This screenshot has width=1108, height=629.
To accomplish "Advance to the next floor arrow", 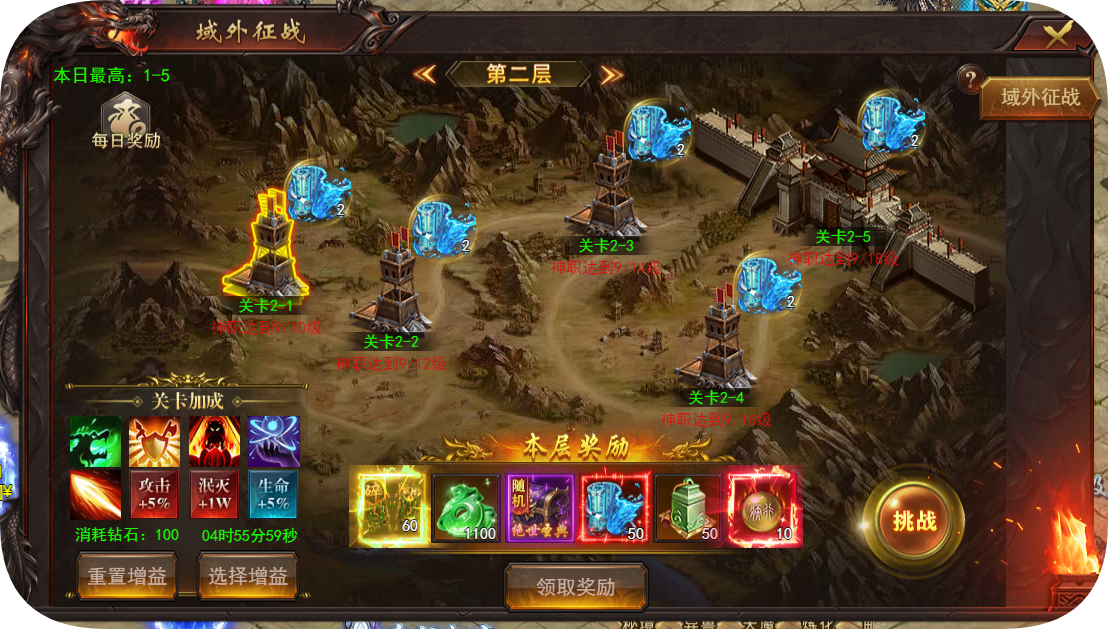I will [612, 74].
